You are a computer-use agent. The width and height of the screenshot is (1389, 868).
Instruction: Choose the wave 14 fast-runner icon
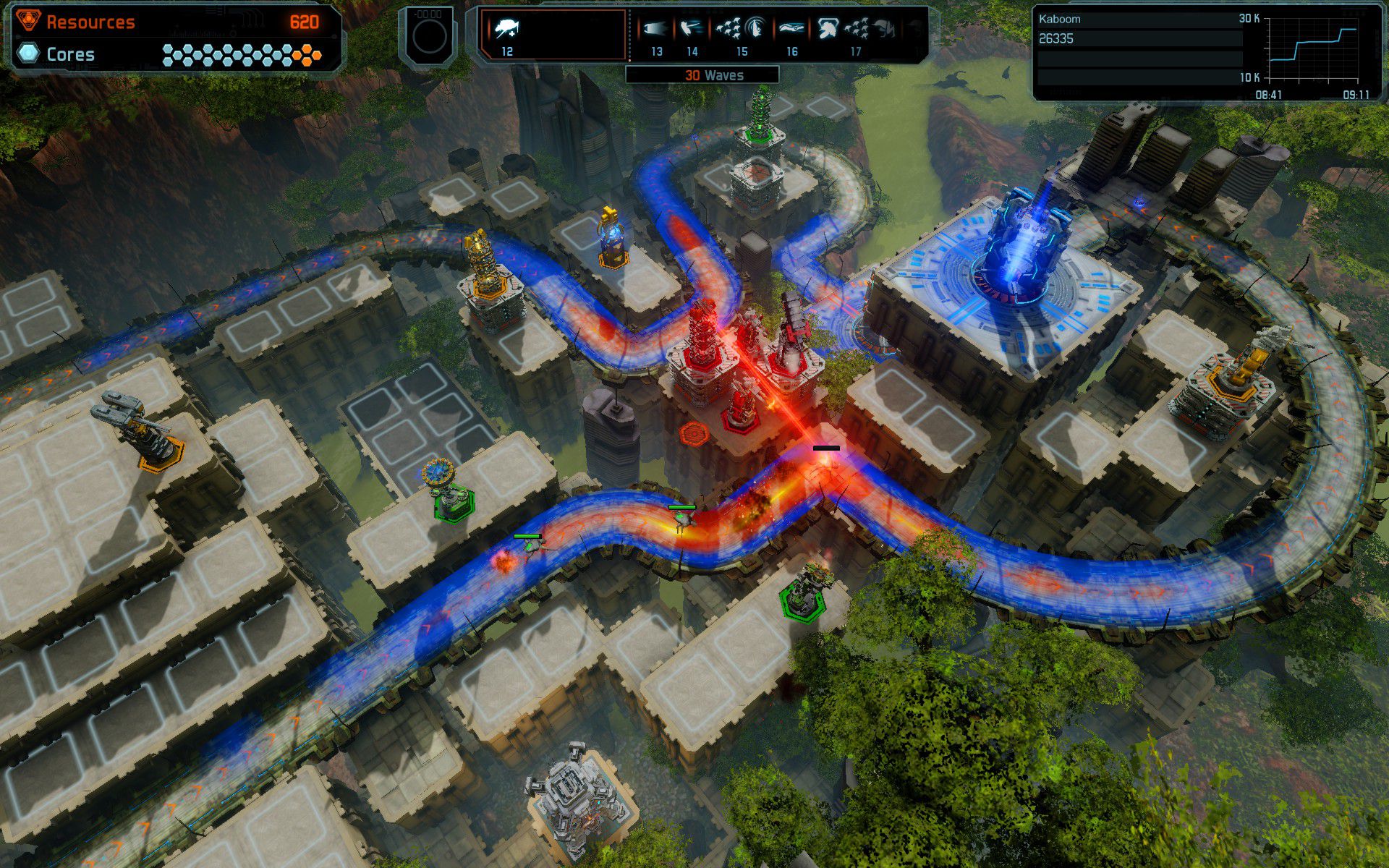click(692, 30)
